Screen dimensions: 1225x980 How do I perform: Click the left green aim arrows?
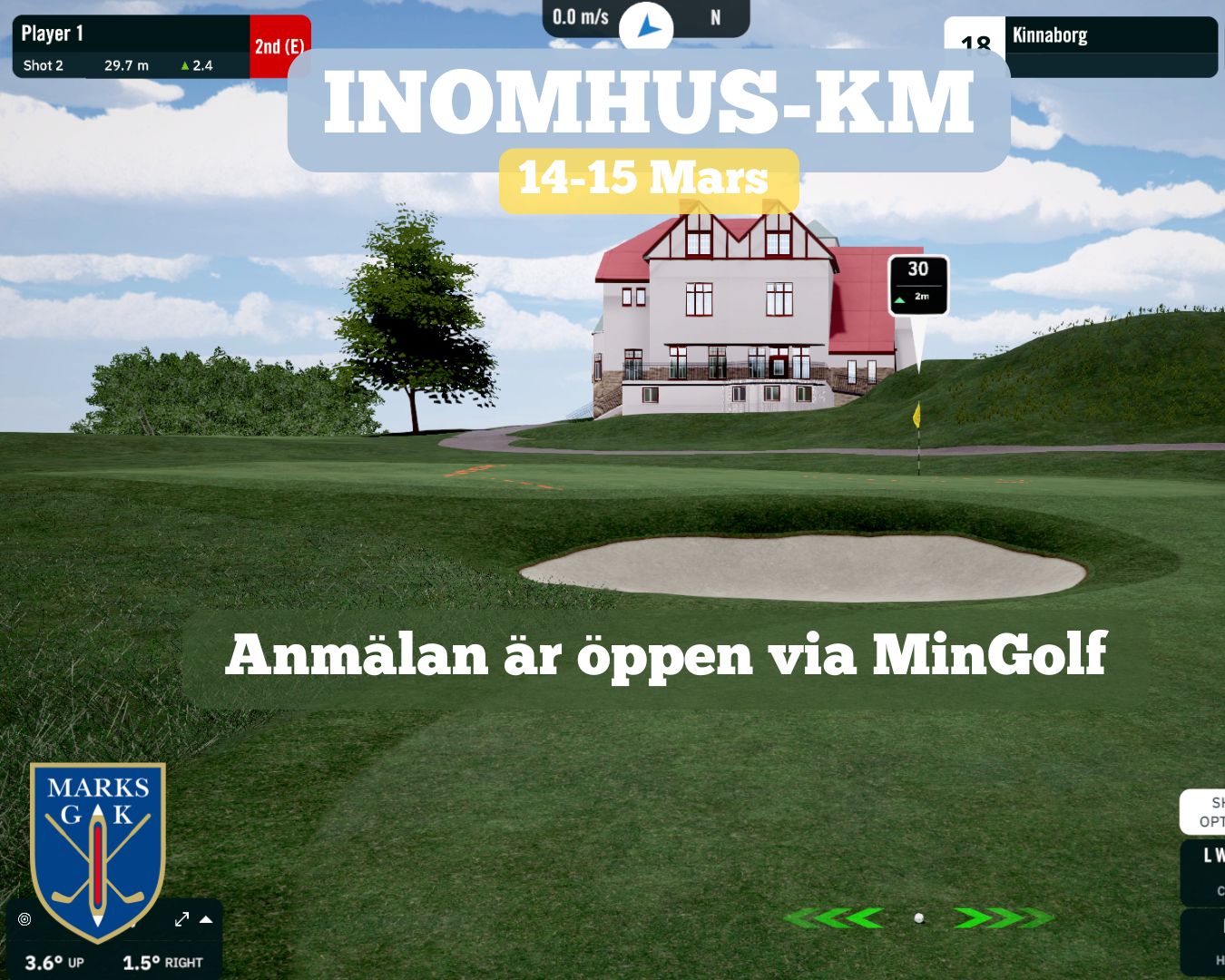tap(833, 918)
